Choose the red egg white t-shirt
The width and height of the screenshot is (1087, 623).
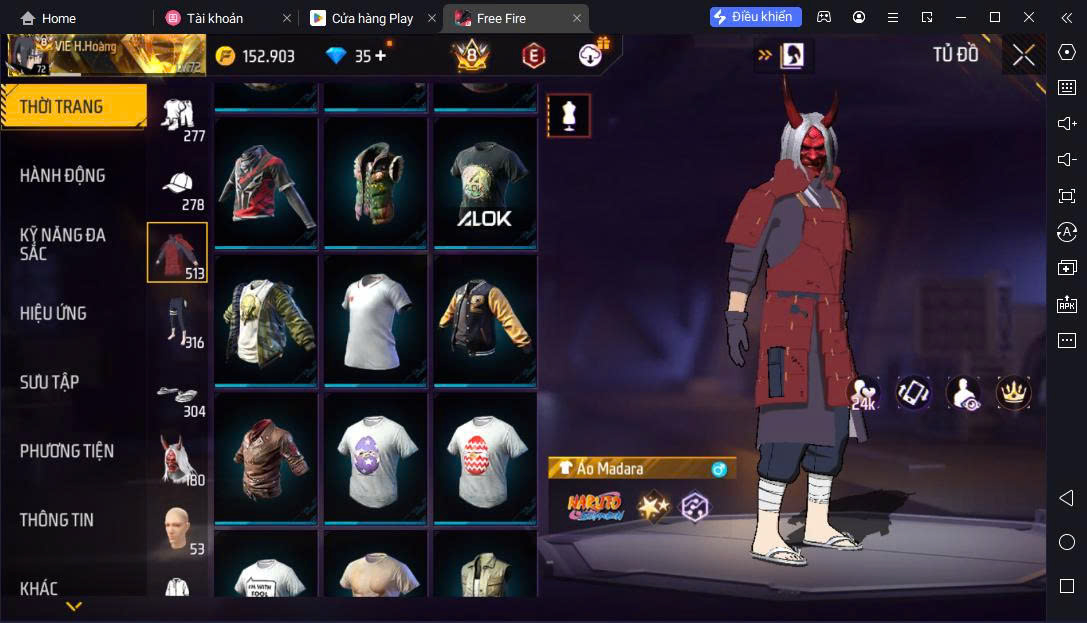[484, 458]
